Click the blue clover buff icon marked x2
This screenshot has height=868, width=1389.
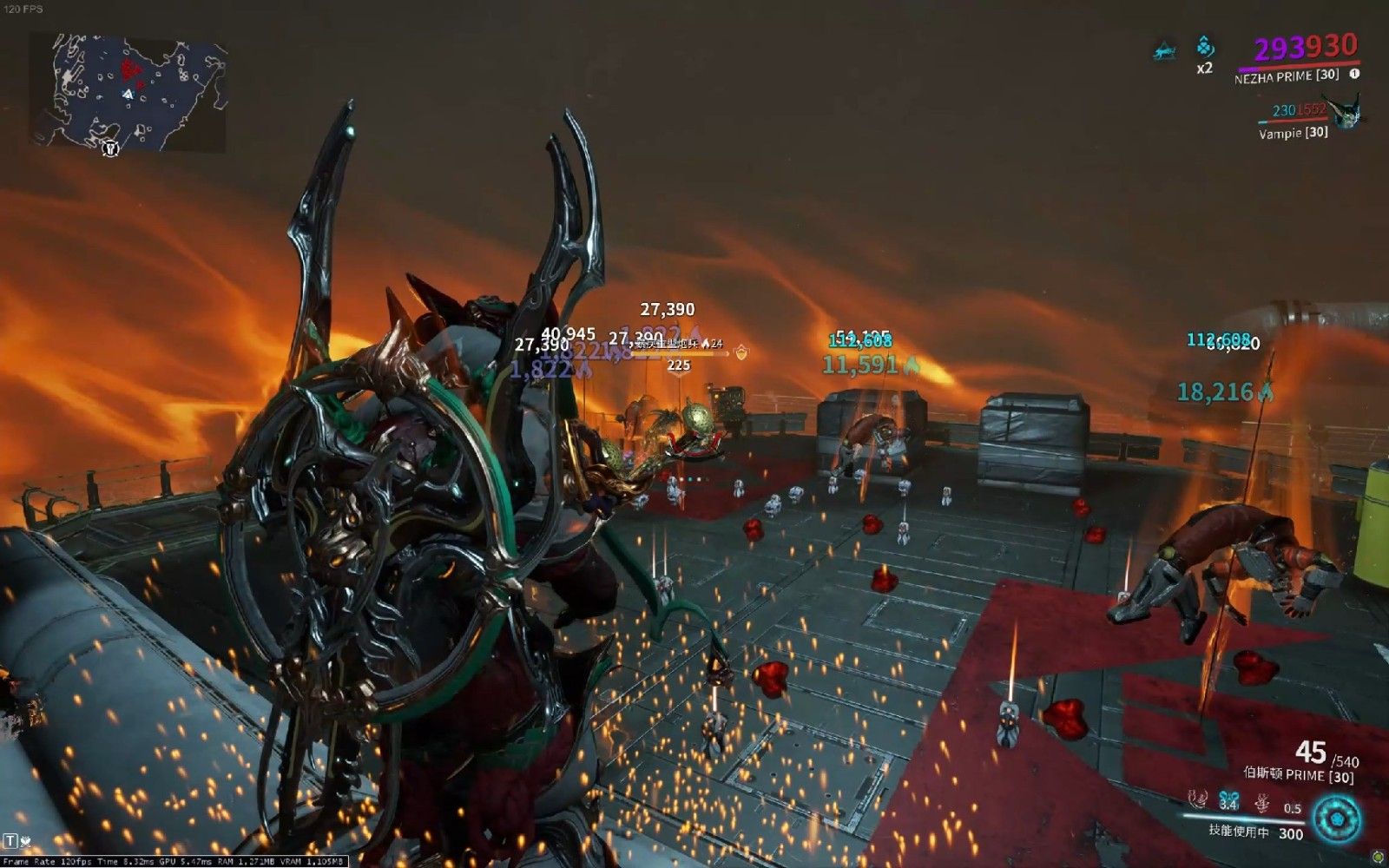(x=1205, y=47)
